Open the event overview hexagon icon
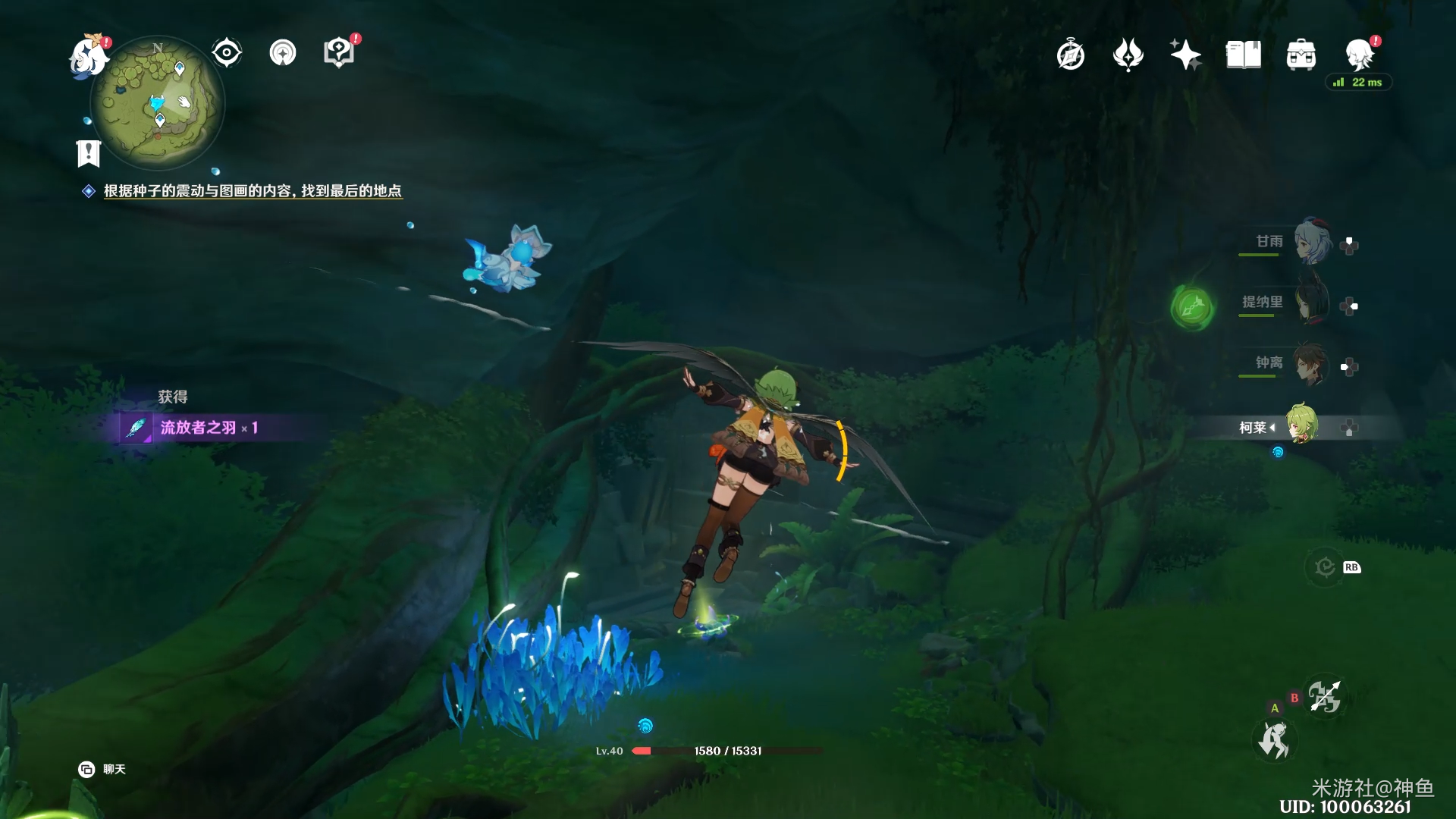The width and height of the screenshot is (1456, 819). tap(339, 53)
